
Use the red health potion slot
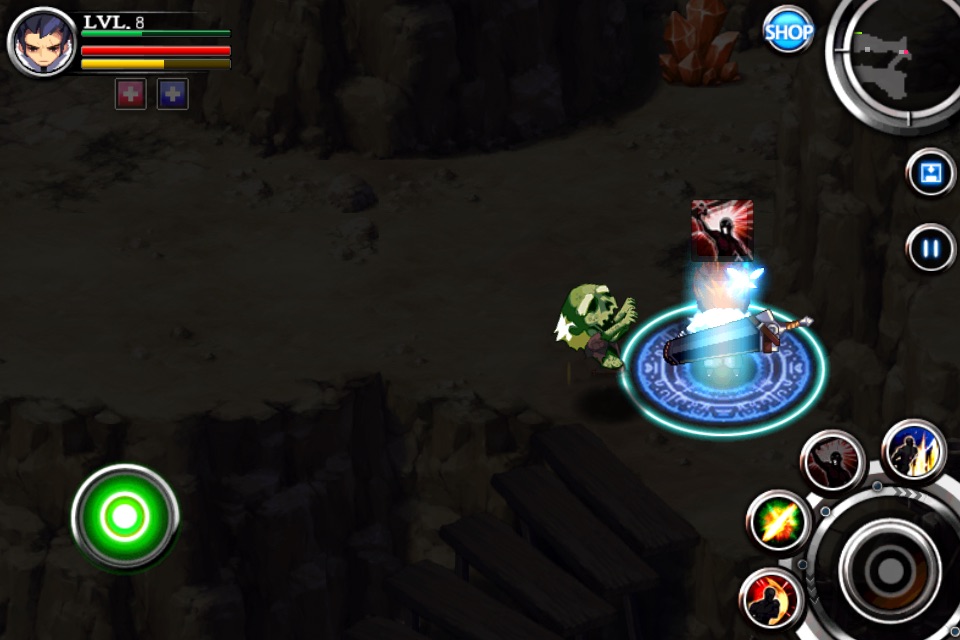pos(131,94)
